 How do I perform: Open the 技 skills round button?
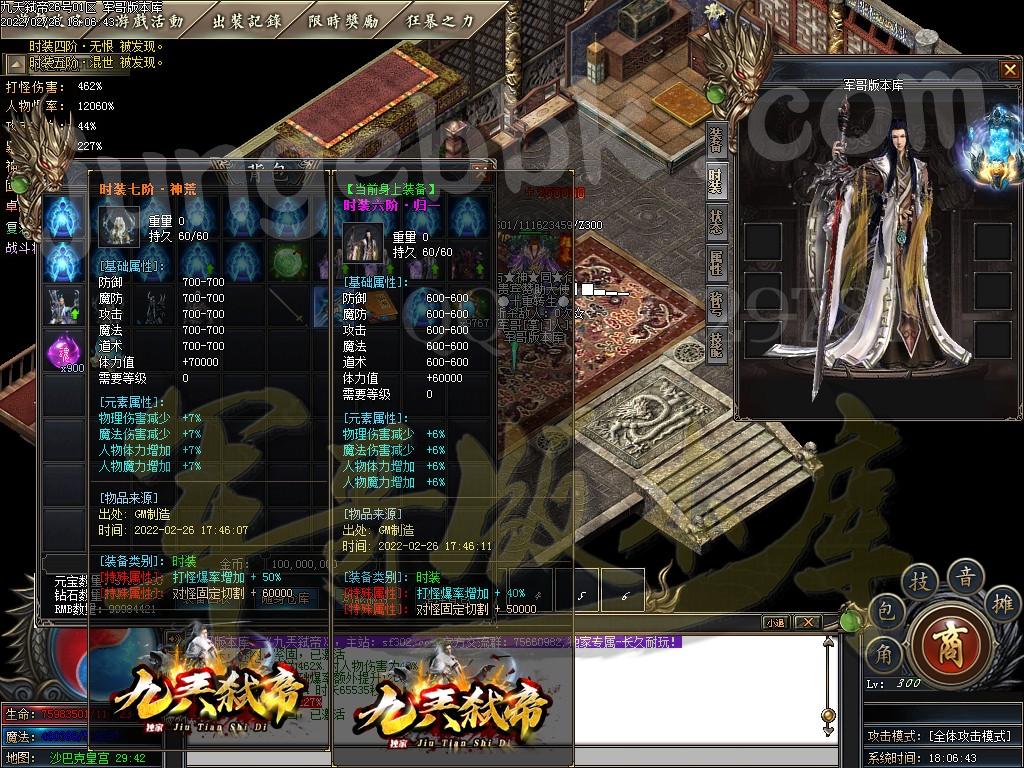[x=920, y=581]
